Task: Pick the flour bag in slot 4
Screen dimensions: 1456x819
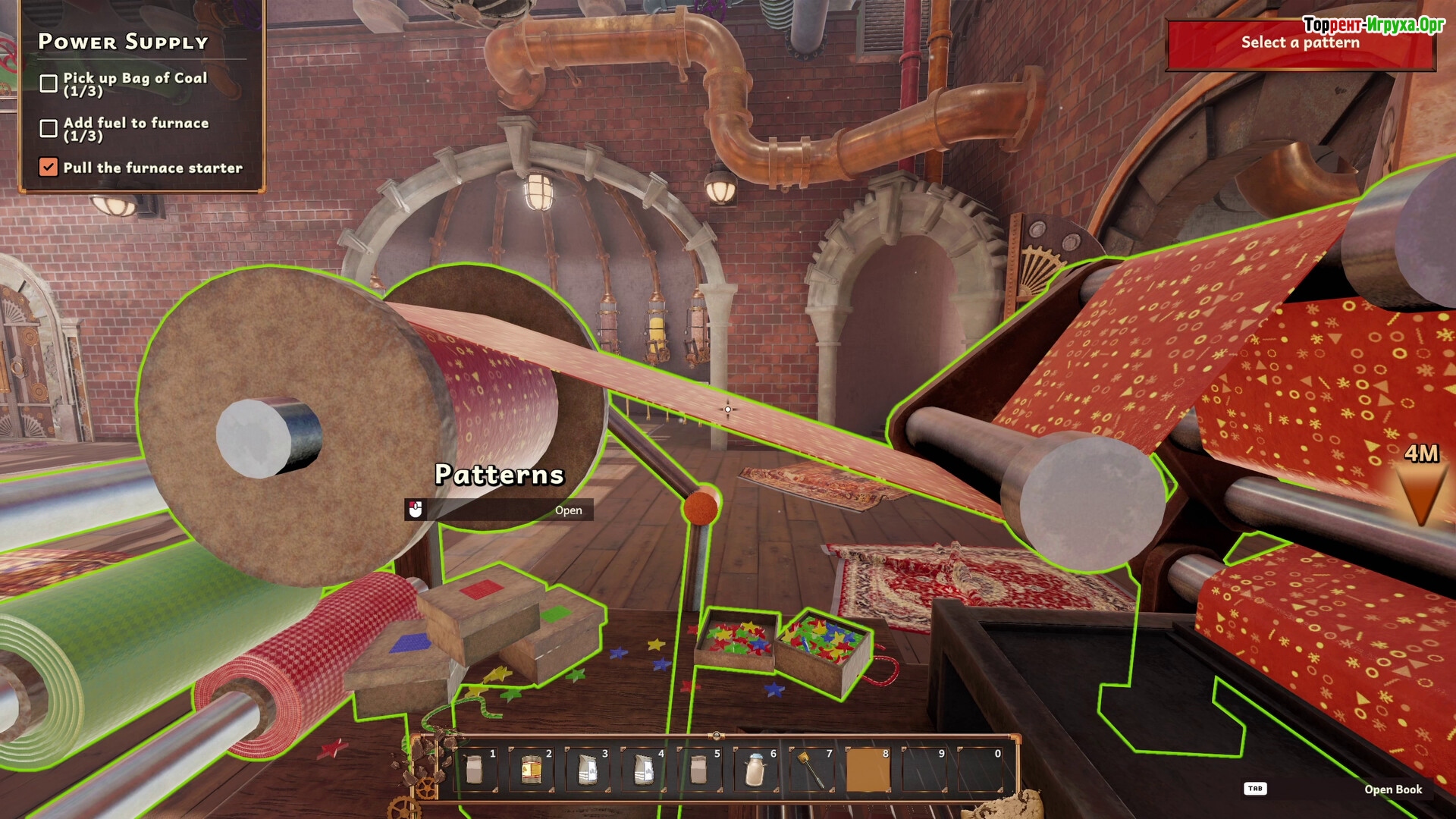Action: pyautogui.click(x=643, y=770)
